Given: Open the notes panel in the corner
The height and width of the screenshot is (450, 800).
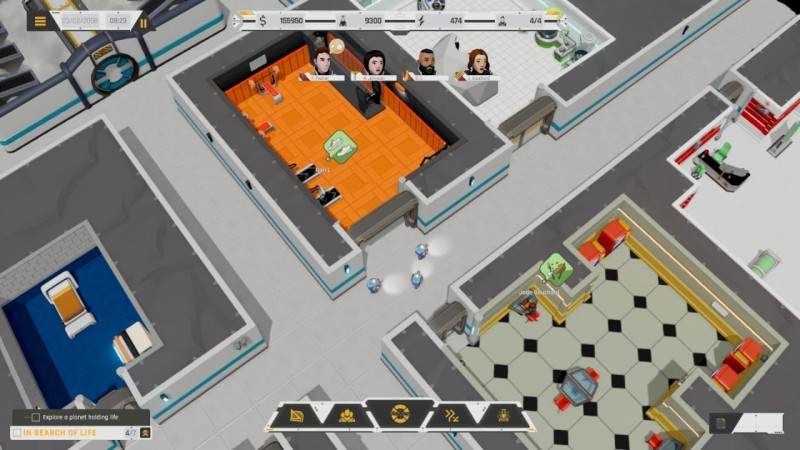Looking at the screenshot, I should point(719,424).
